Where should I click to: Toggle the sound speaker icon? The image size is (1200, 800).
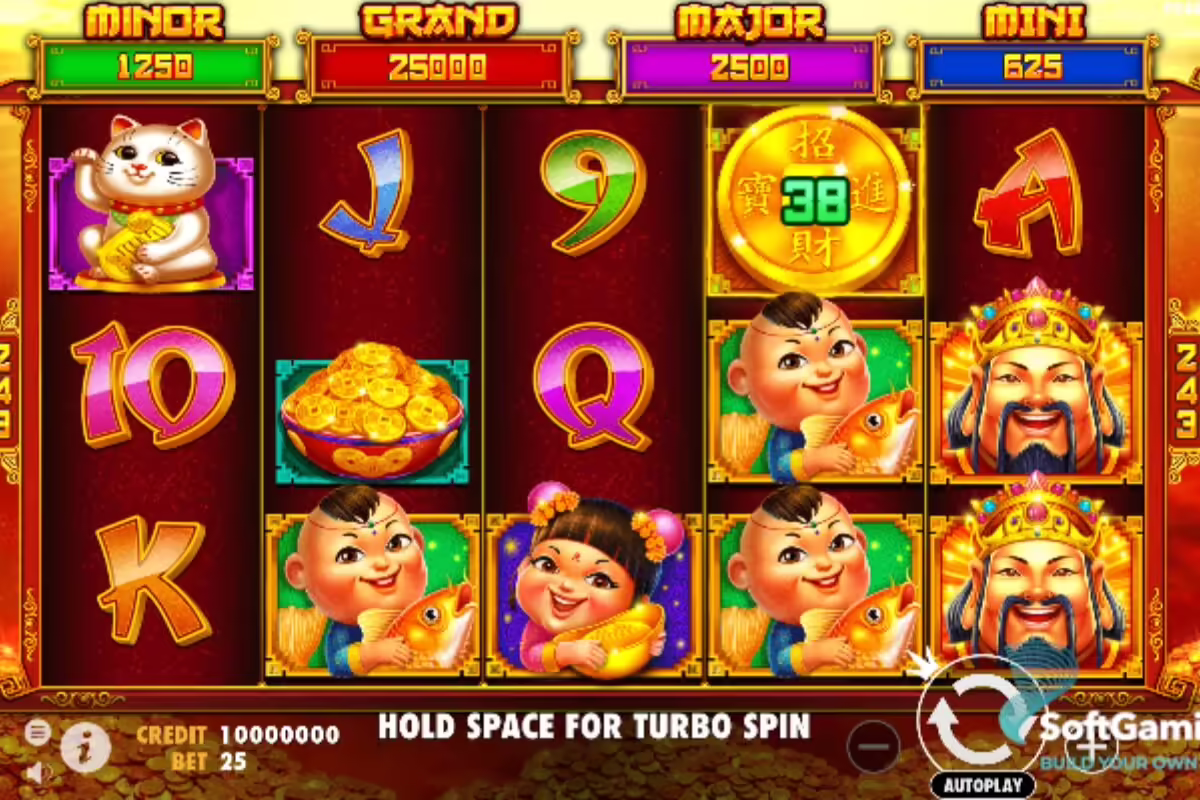point(38,773)
